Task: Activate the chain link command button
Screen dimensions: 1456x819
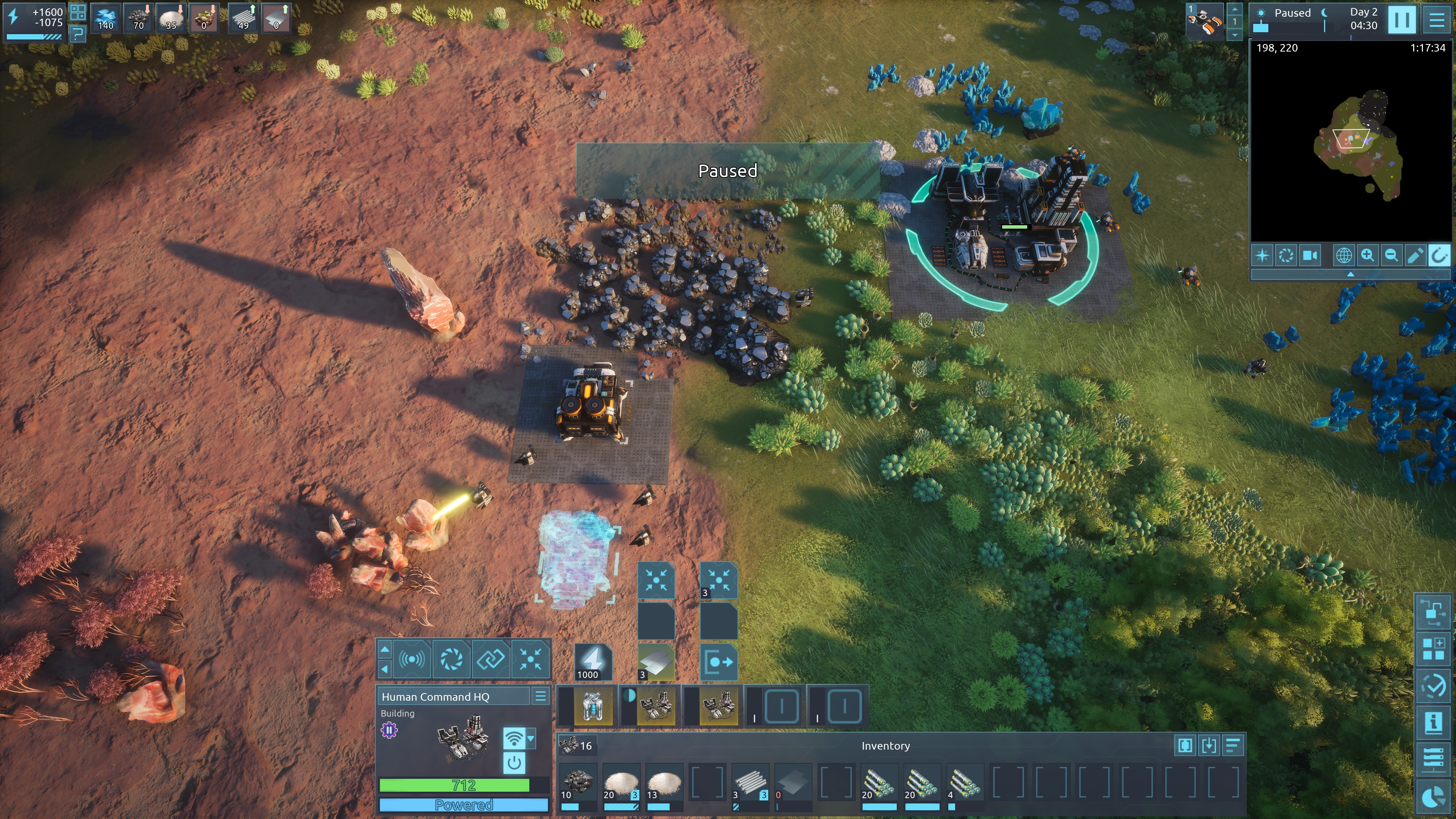Action: pos(490,659)
